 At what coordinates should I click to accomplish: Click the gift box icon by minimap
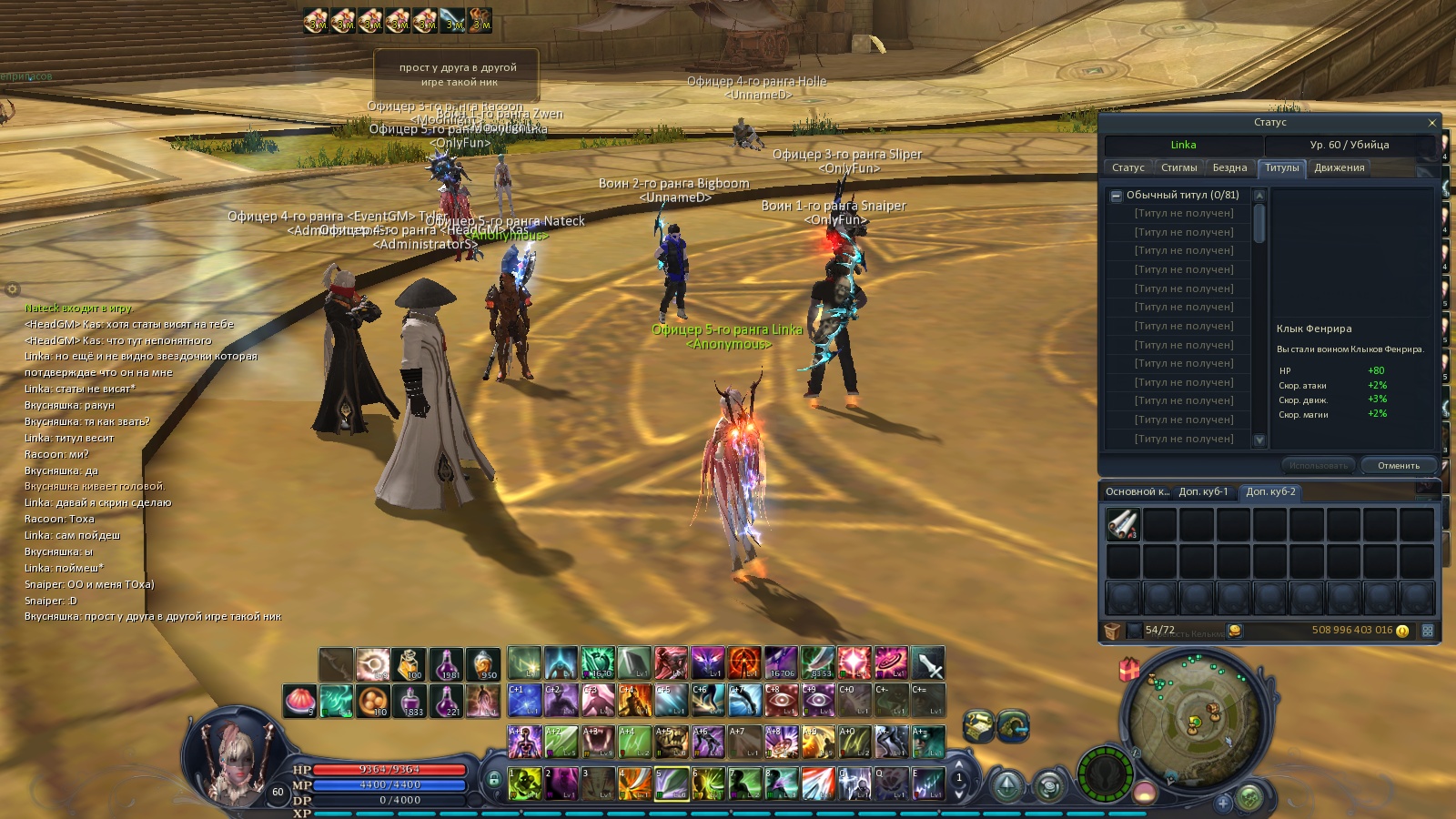pos(1129,670)
